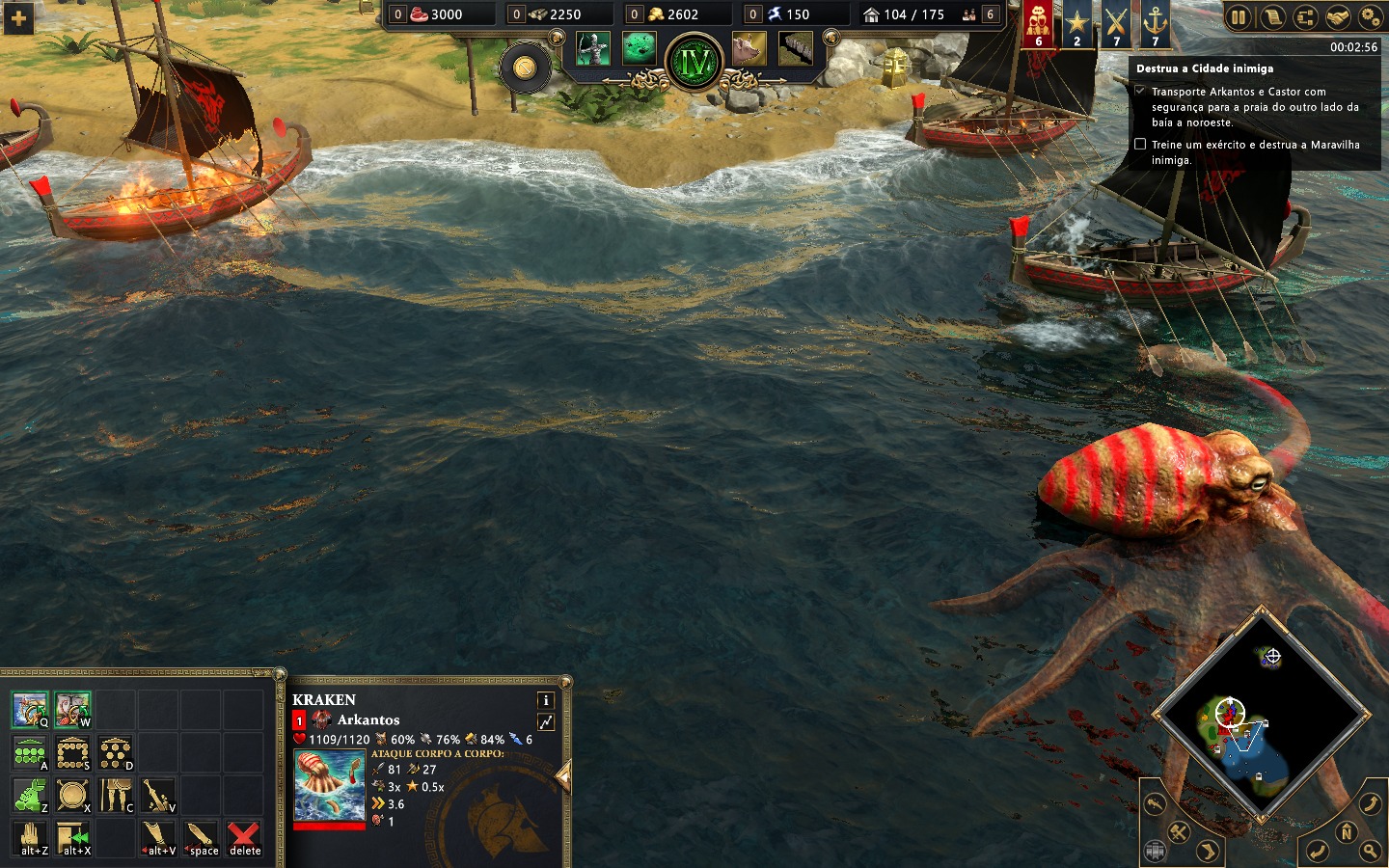Open the diplomacy handshake panel
This screenshot has width=1389, height=868.
click(x=1338, y=16)
